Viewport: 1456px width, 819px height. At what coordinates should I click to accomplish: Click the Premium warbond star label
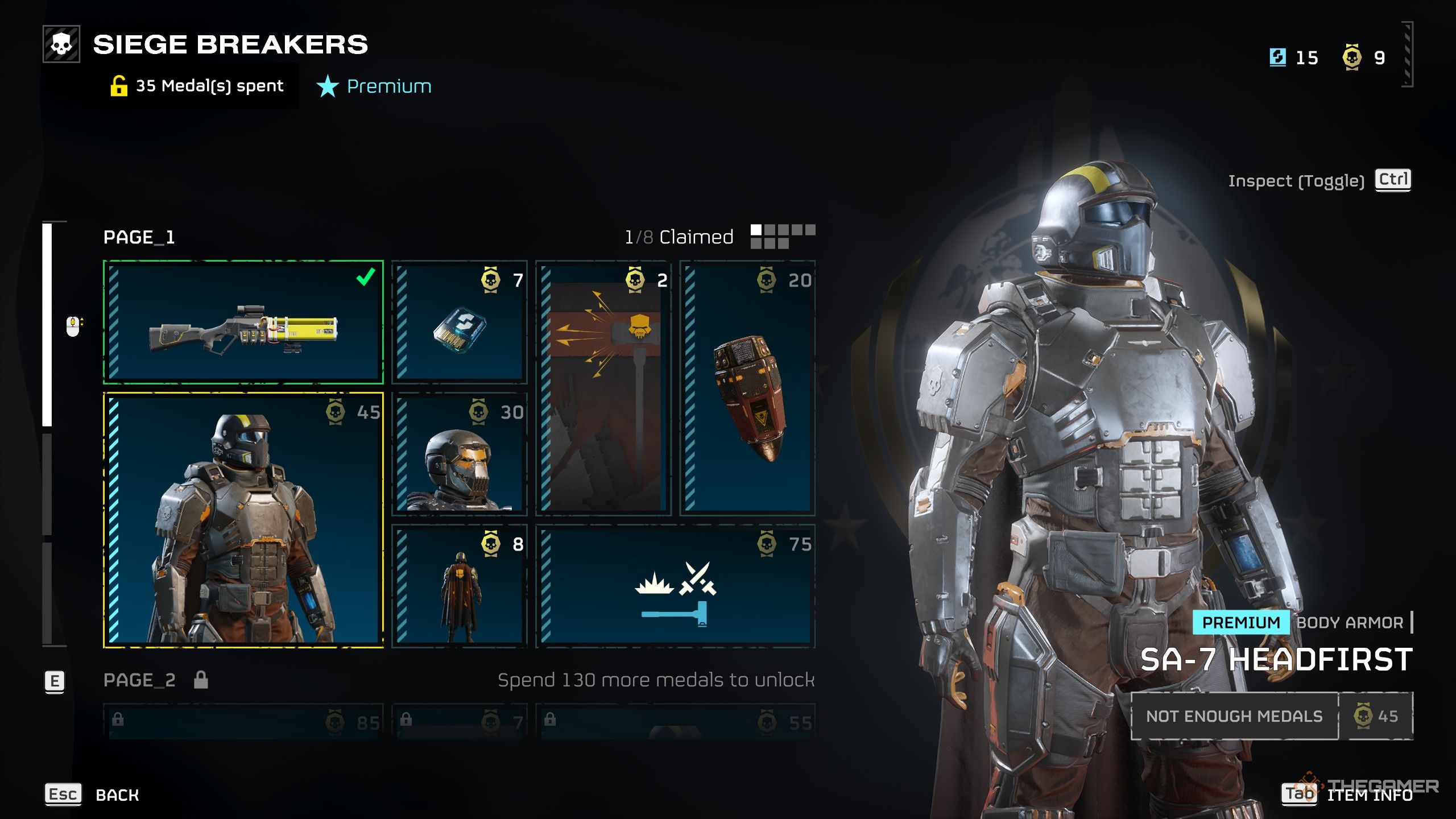[374, 86]
